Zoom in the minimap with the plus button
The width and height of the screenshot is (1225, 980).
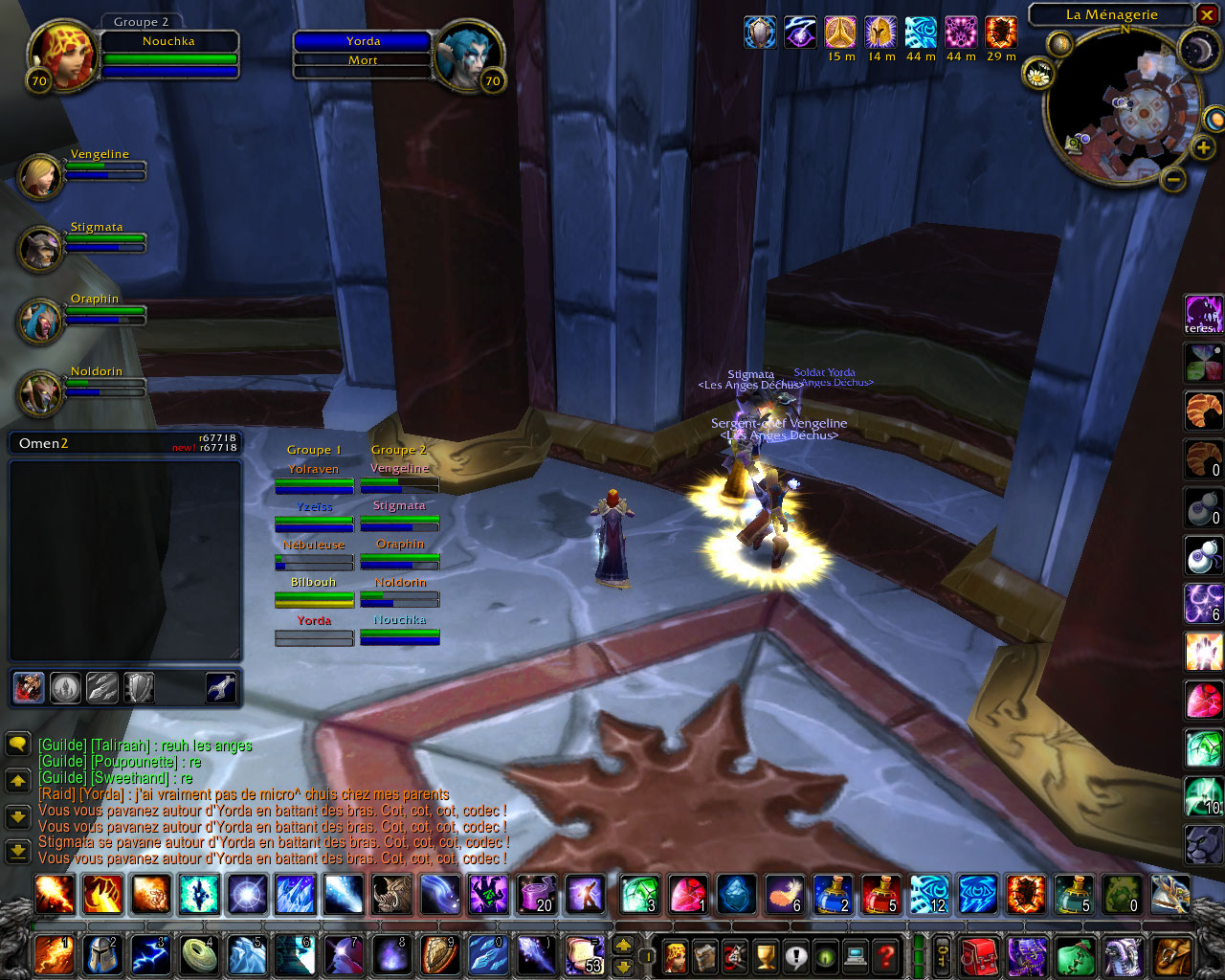coord(1203,147)
